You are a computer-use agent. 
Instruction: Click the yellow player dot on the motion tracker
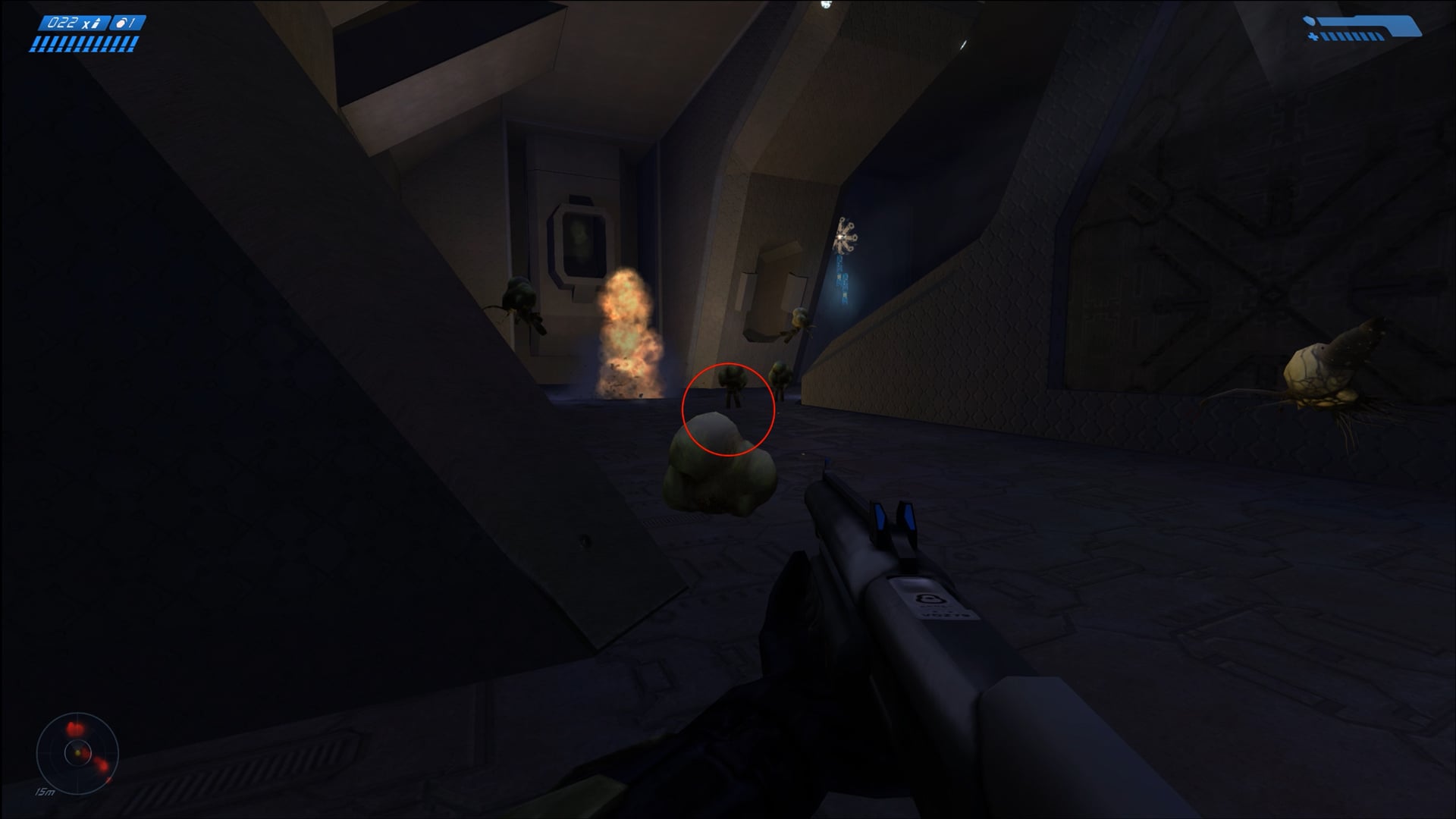click(x=77, y=753)
